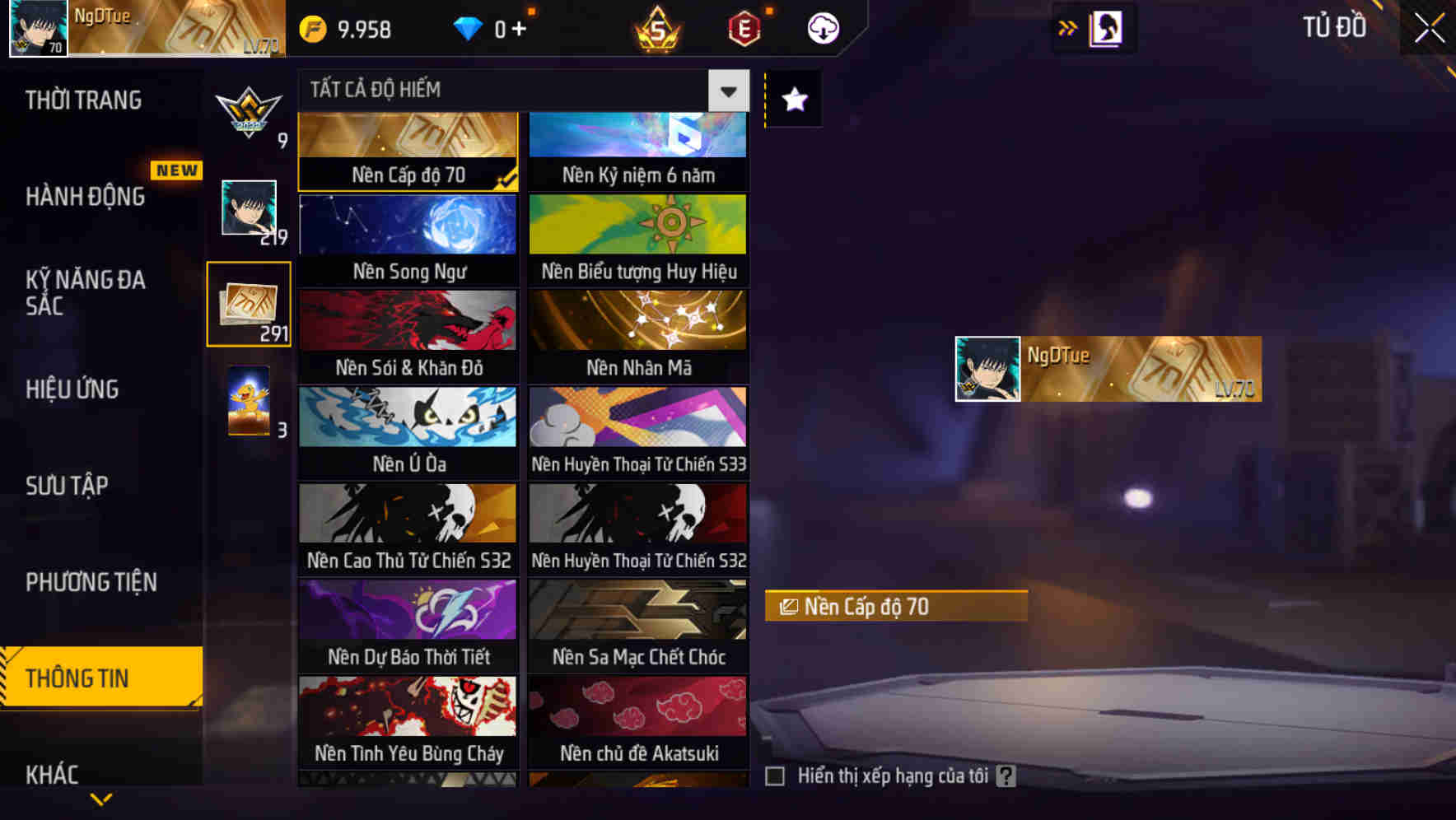Click the double-arrow collapse toggle near top right

(x=1069, y=27)
